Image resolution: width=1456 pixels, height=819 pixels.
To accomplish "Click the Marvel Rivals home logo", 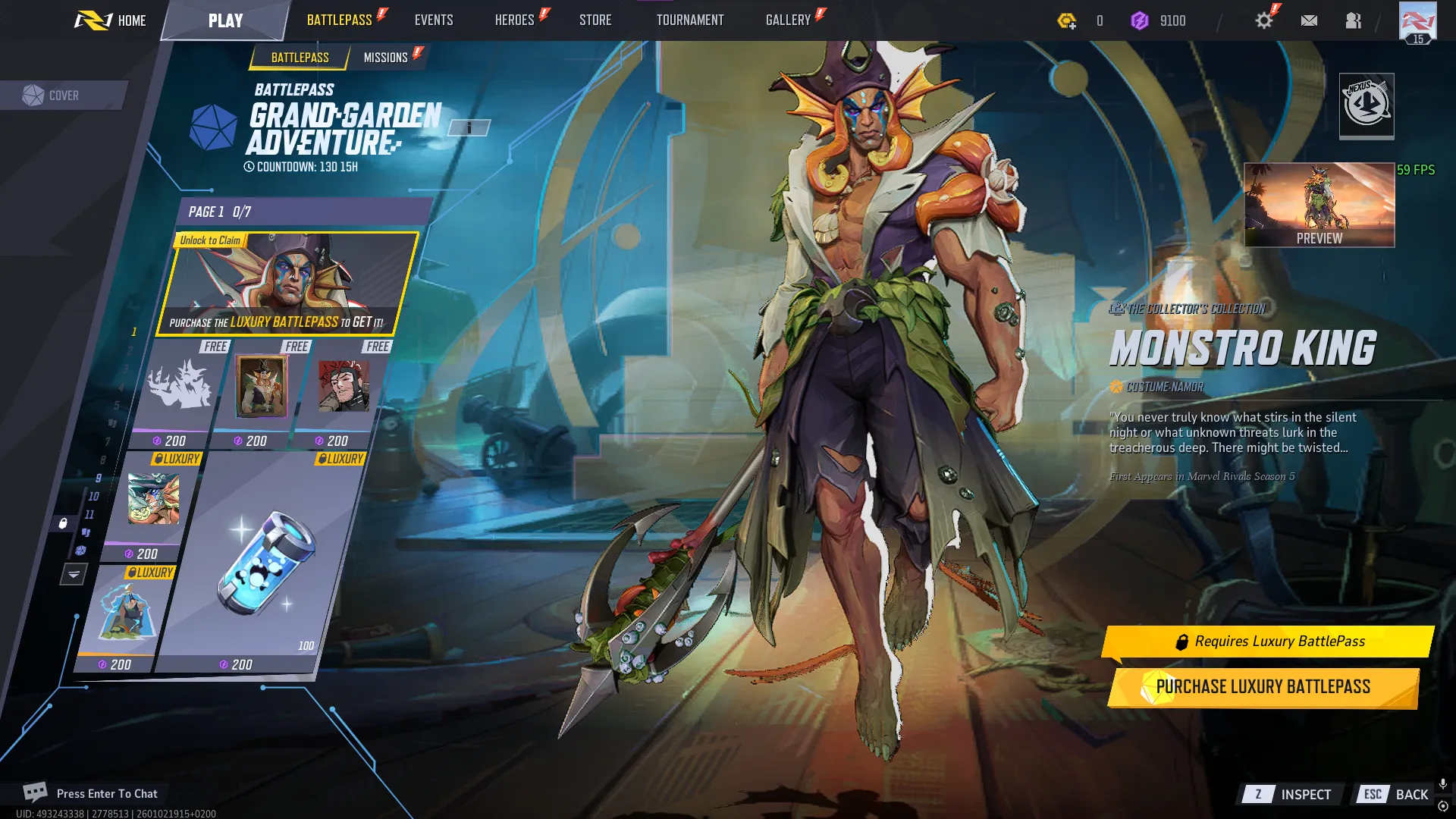I will (x=95, y=20).
